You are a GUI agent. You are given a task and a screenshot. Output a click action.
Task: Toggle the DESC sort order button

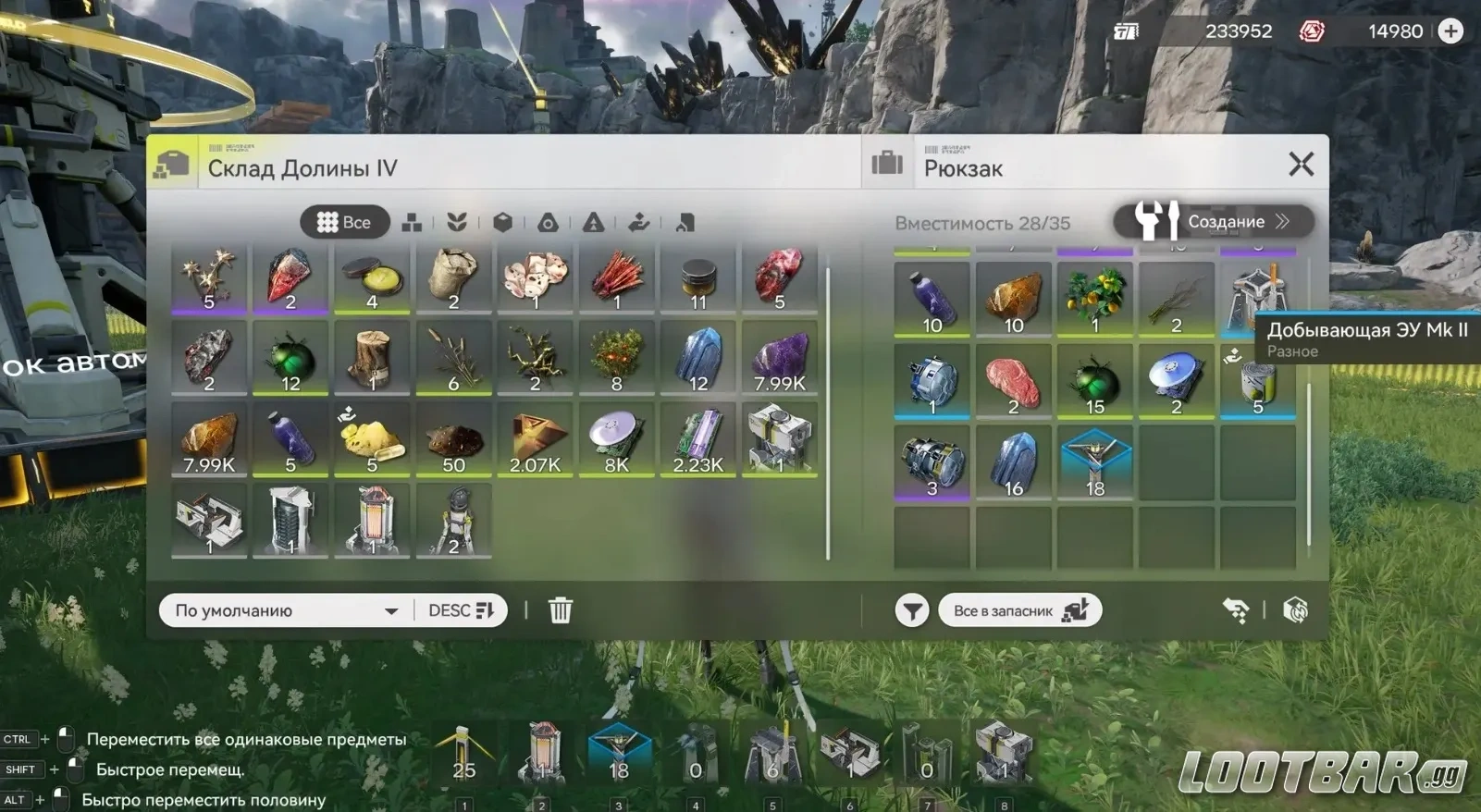click(461, 610)
